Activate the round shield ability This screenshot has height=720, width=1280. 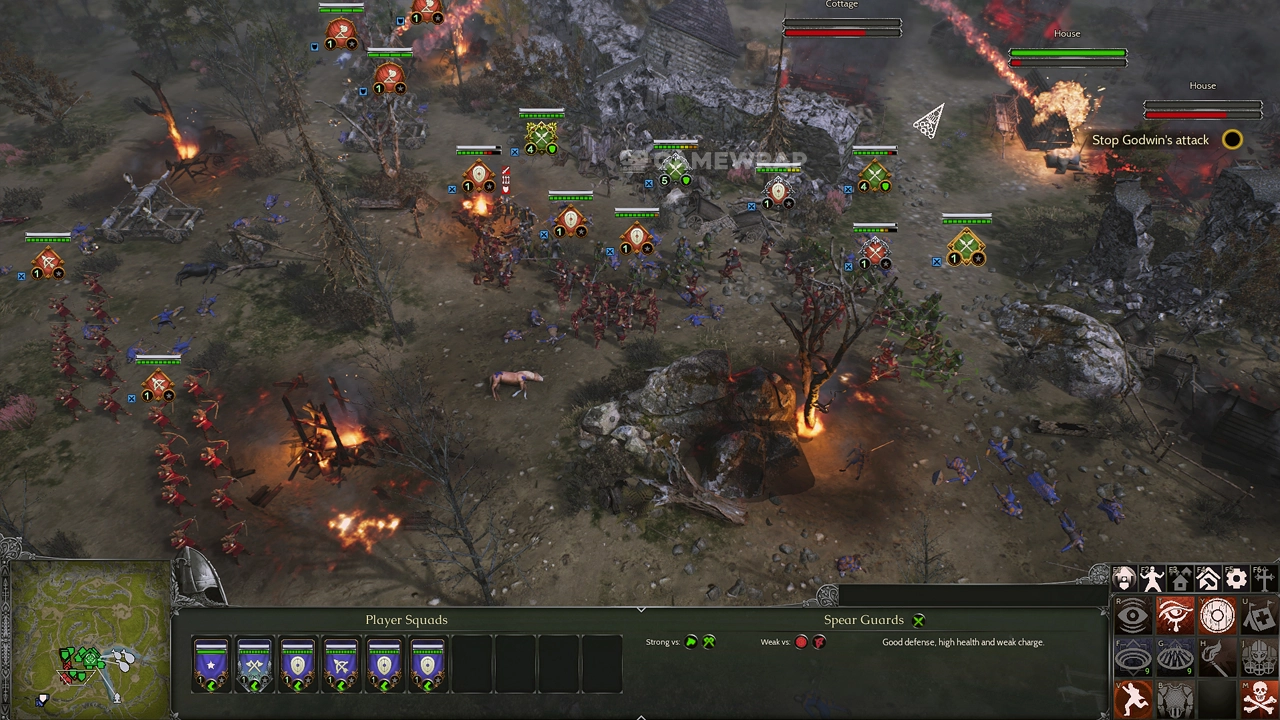click(1217, 616)
